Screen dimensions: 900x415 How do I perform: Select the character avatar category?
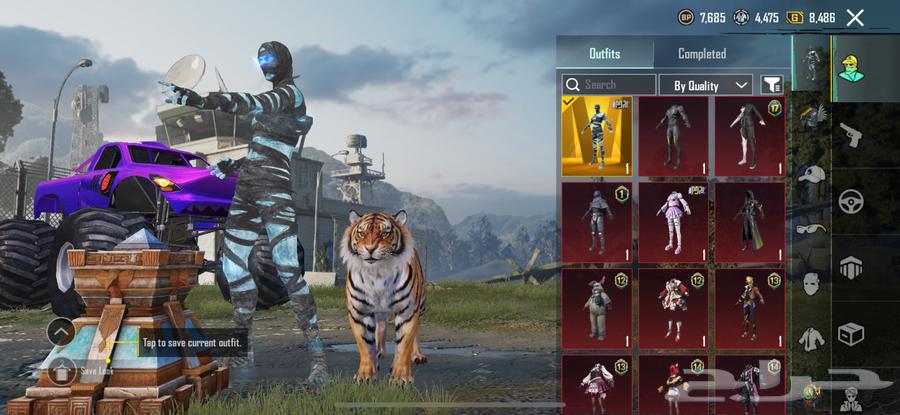[x=852, y=67]
